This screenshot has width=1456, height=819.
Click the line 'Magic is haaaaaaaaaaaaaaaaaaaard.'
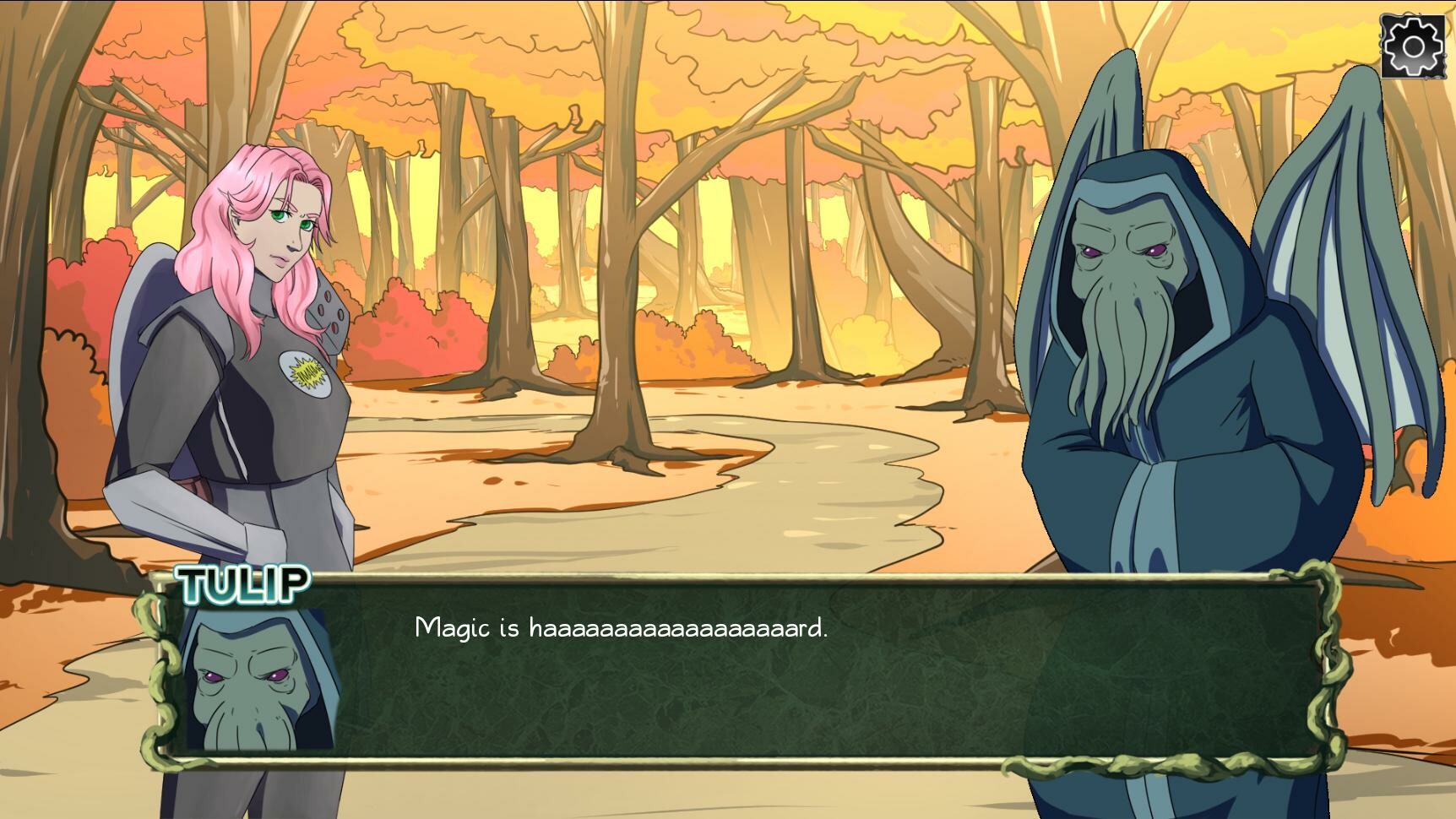pyautogui.click(x=622, y=627)
